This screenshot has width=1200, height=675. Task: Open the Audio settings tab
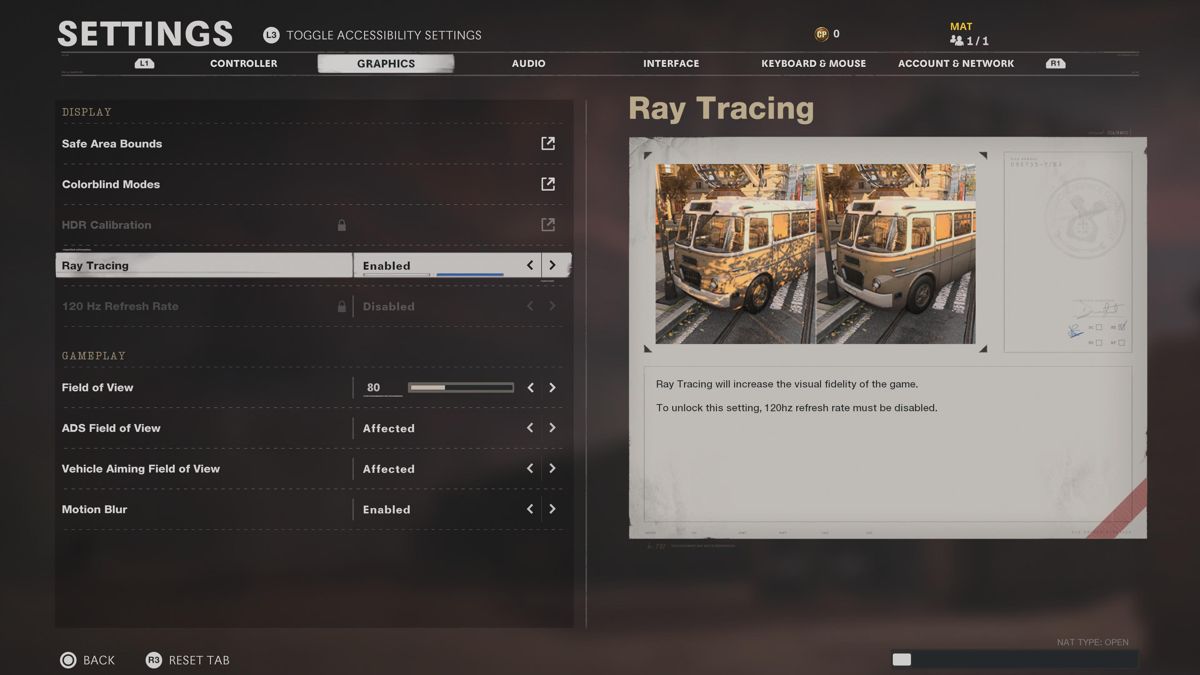(528, 63)
